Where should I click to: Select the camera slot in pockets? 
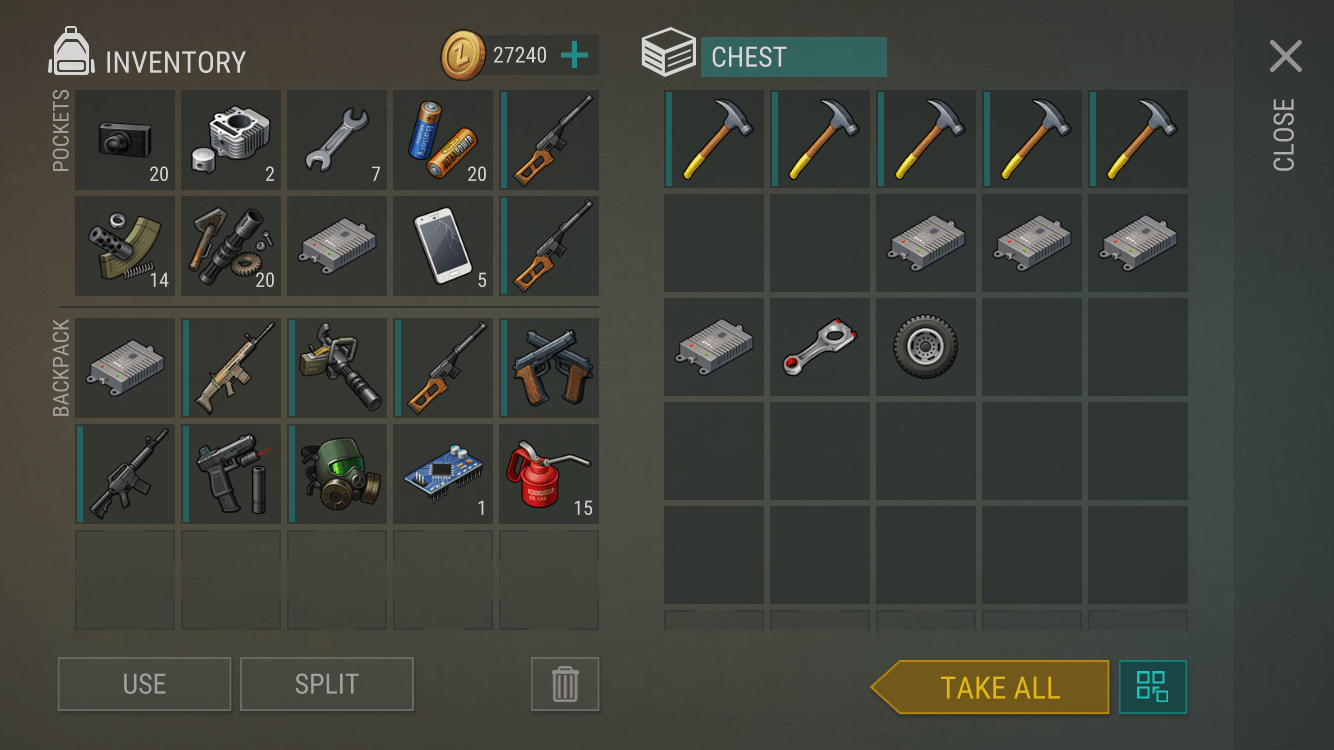[125, 140]
